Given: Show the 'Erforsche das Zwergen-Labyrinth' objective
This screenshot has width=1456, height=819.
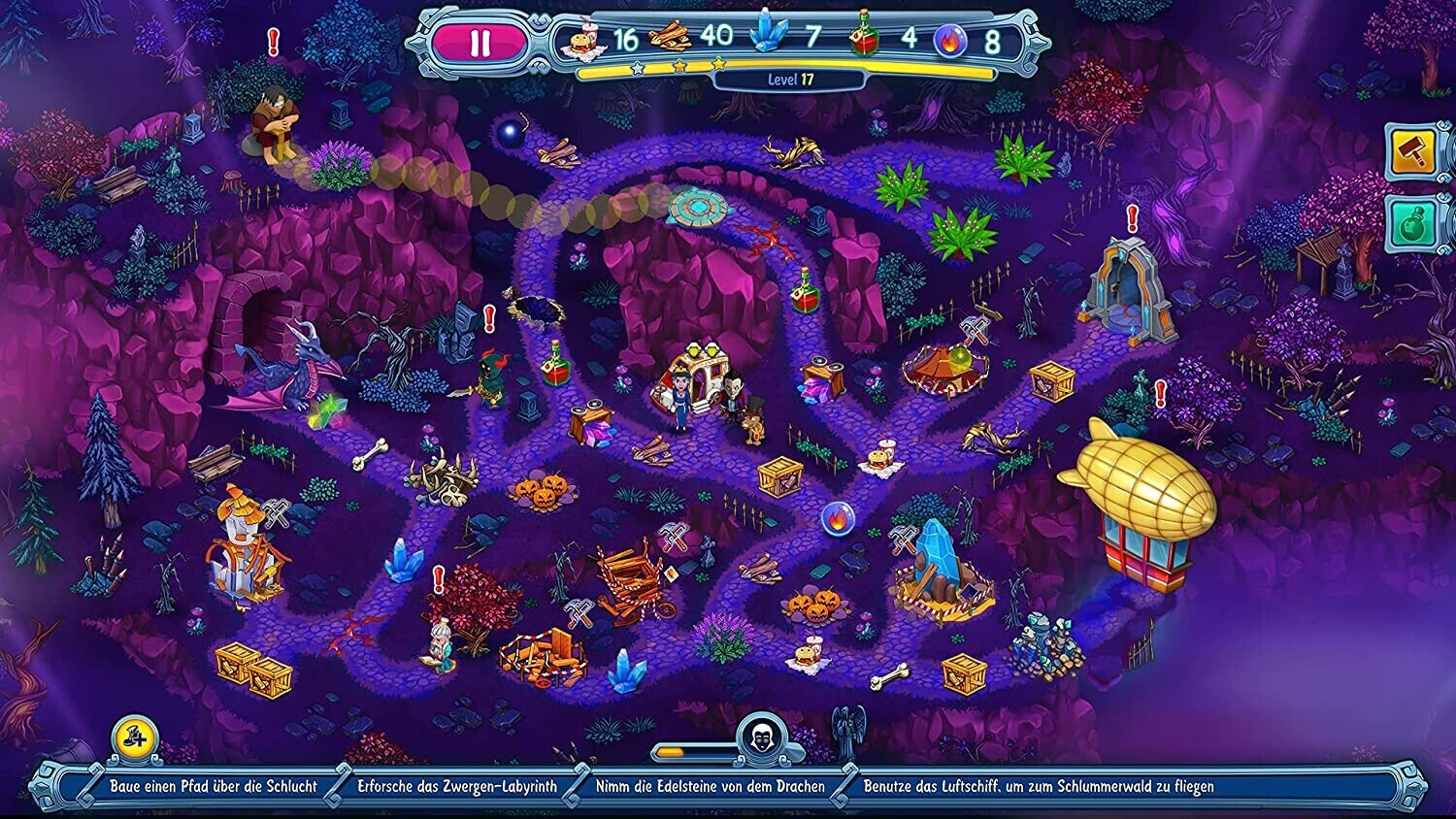Looking at the screenshot, I should tap(457, 786).
